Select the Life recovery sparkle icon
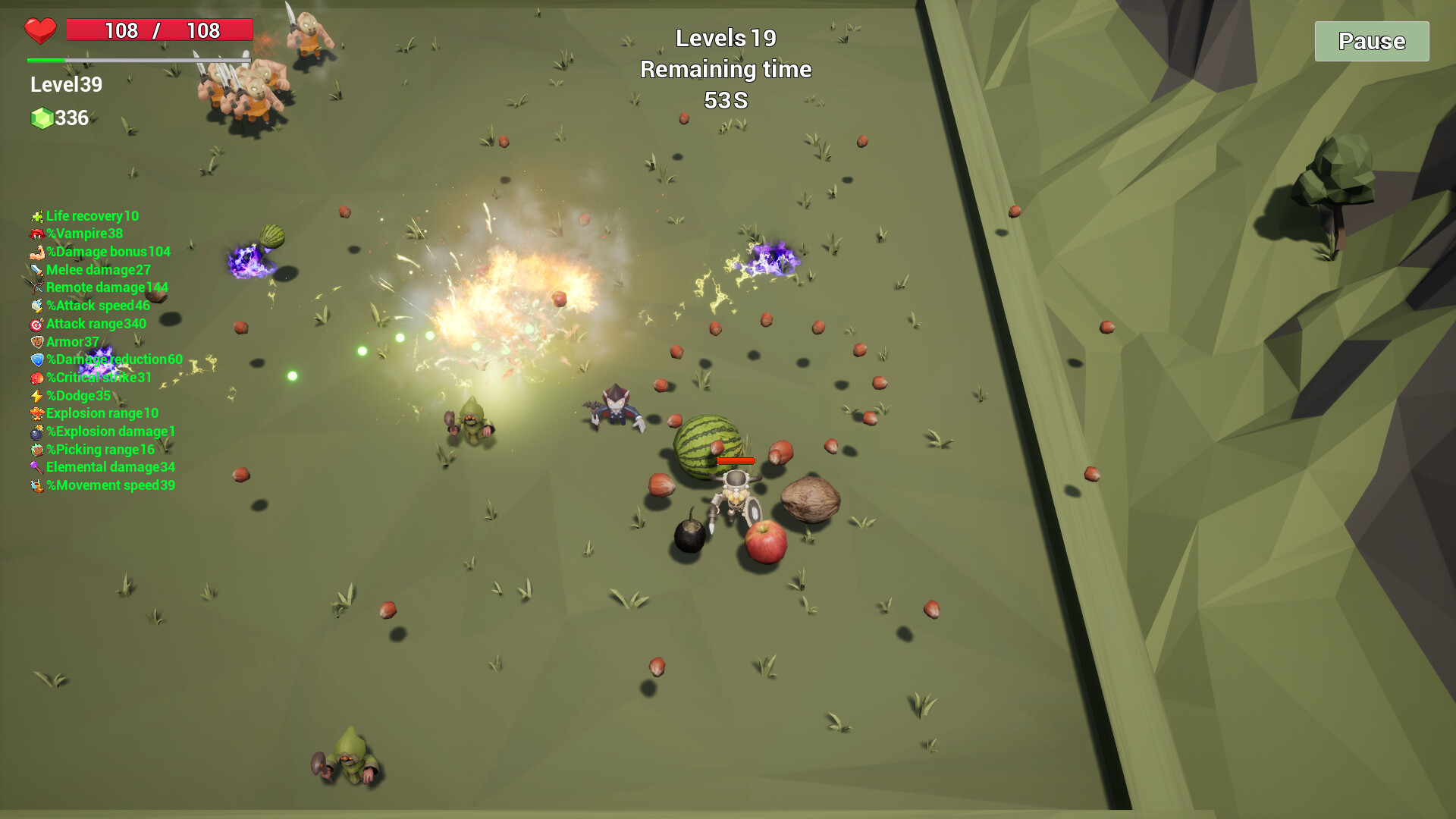 [x=36, y=216]
